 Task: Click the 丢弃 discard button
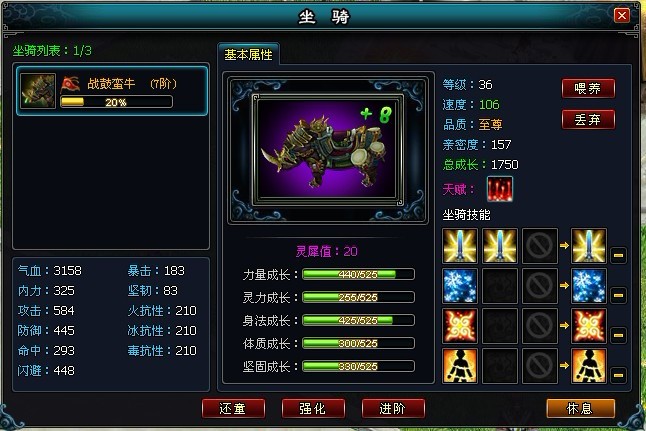click(588, 120)
